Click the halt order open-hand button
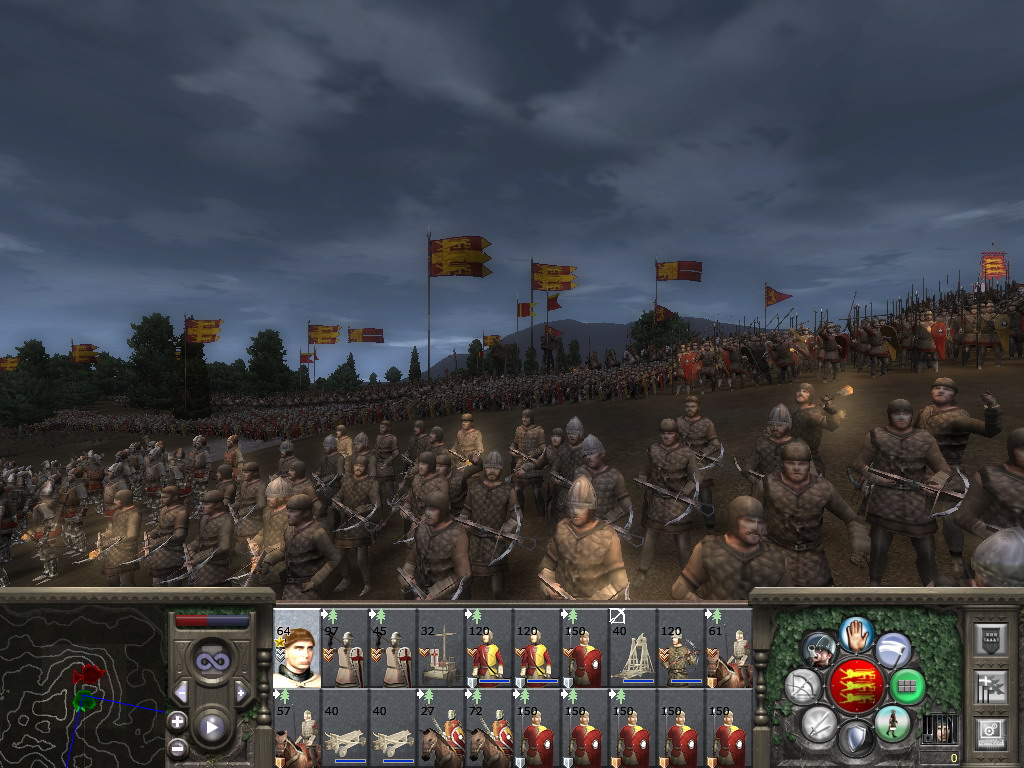 click(x=855, y=633)
